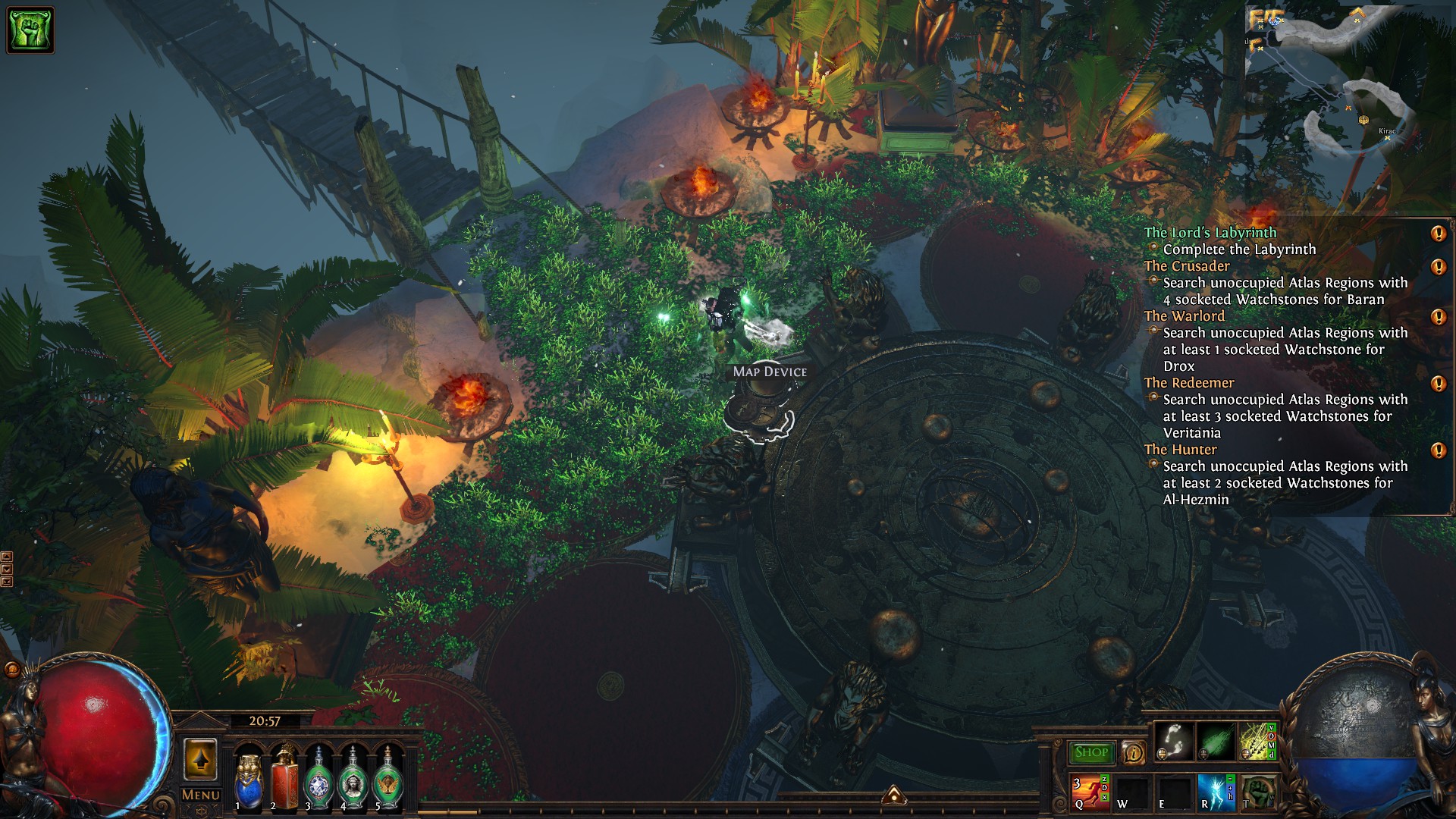The height and width of the screenshot is (819, 1456).
Task: Activate the green fist aura skill
Action: coord(1257,792)
